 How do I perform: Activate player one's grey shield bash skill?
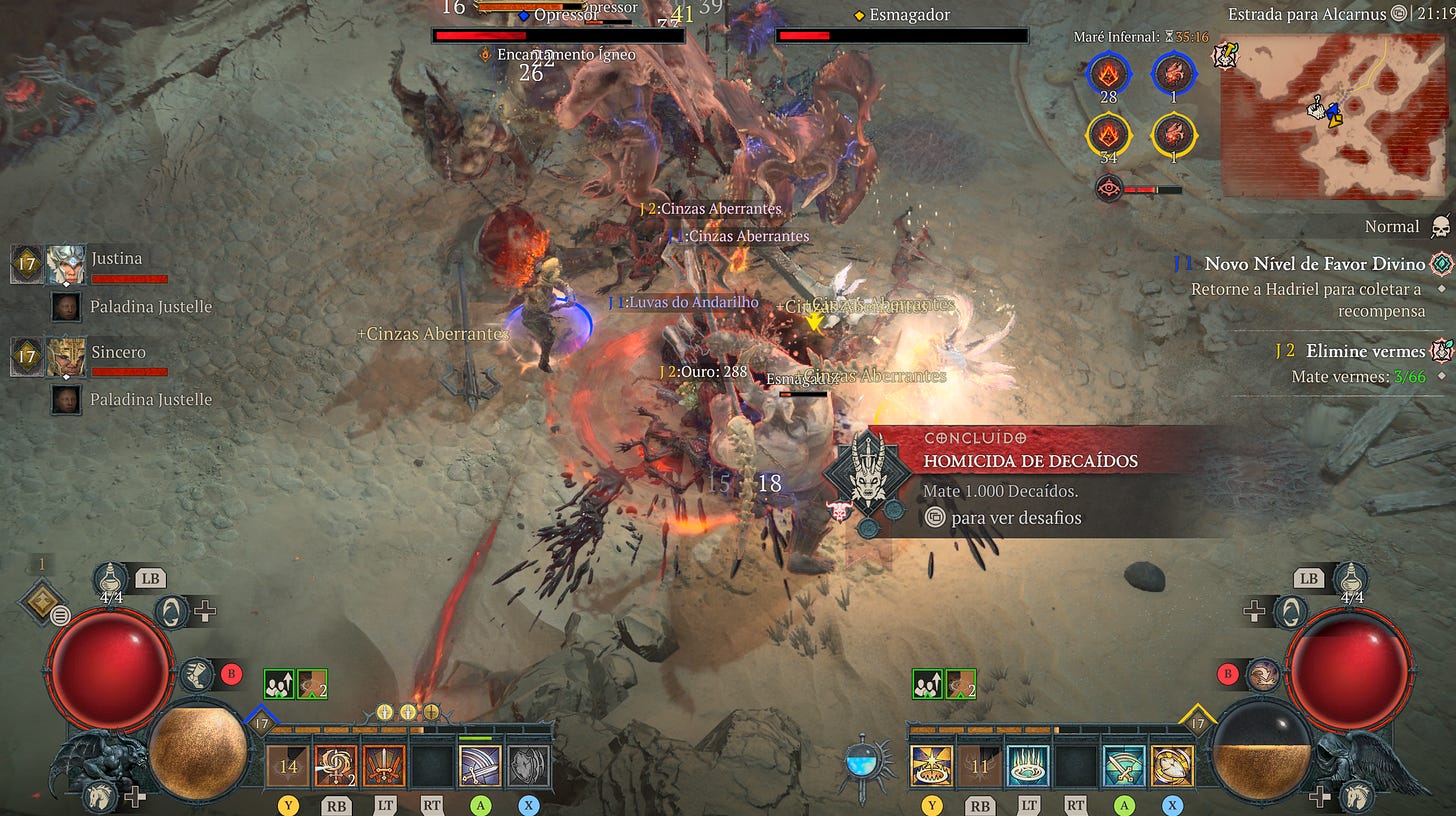pyautogui.click(x=528, y=766)
